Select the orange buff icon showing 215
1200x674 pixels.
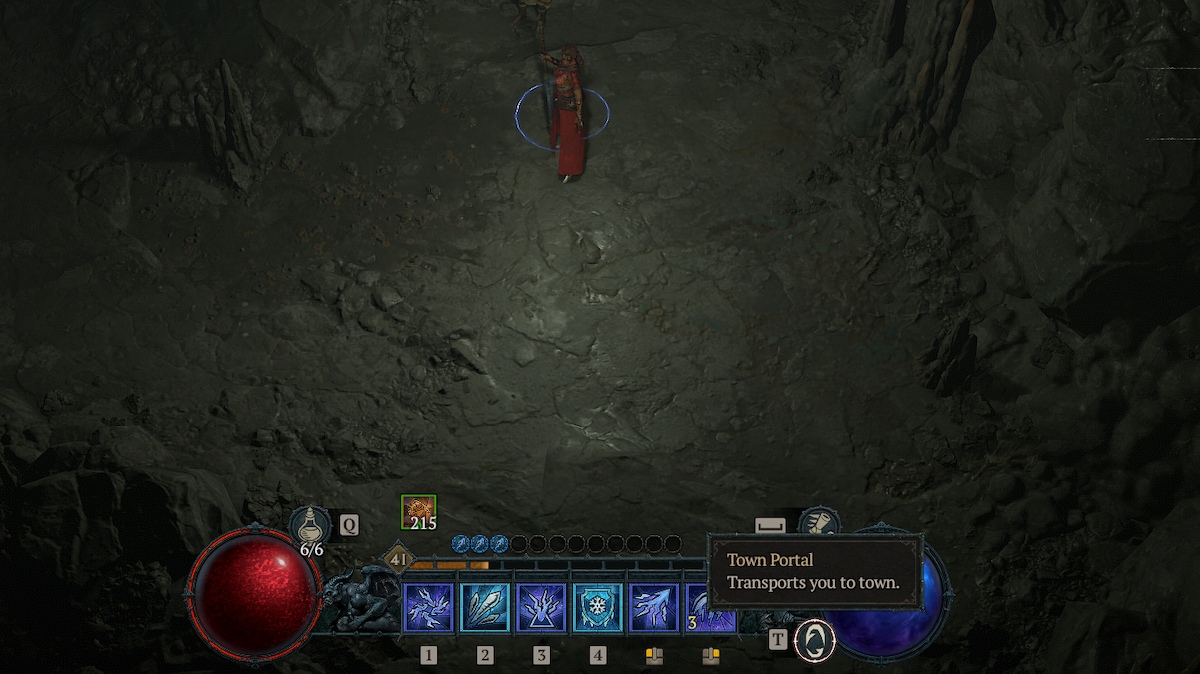418,511
